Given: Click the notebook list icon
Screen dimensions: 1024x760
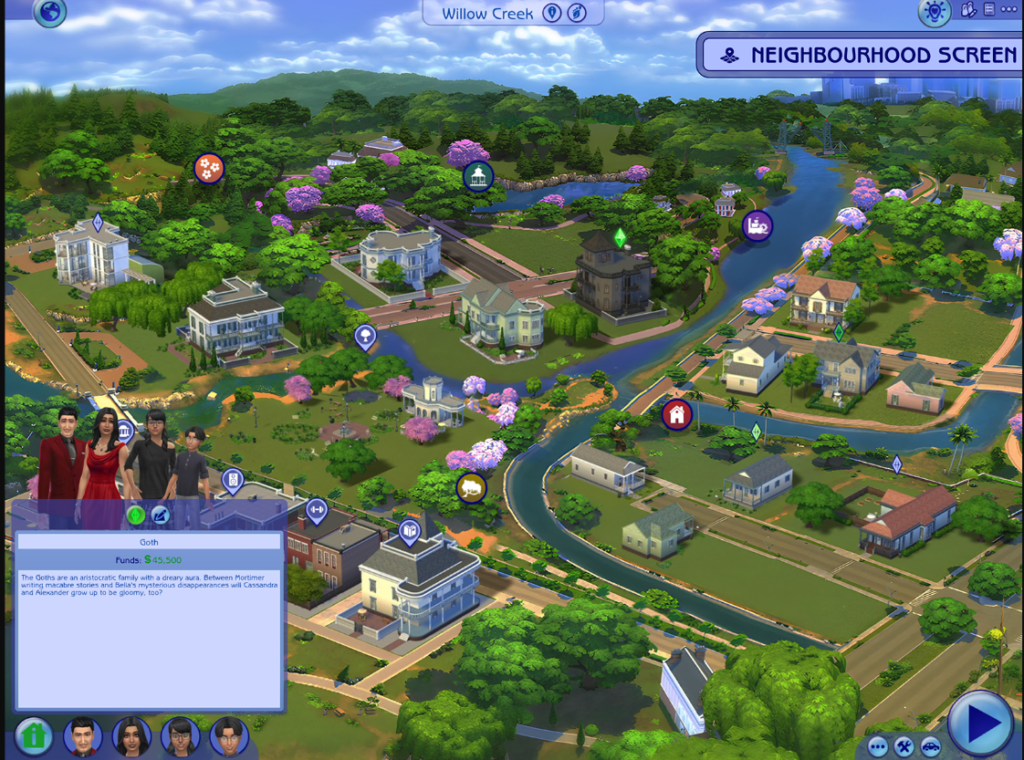Looking at the screenshot, I should 989,10.
